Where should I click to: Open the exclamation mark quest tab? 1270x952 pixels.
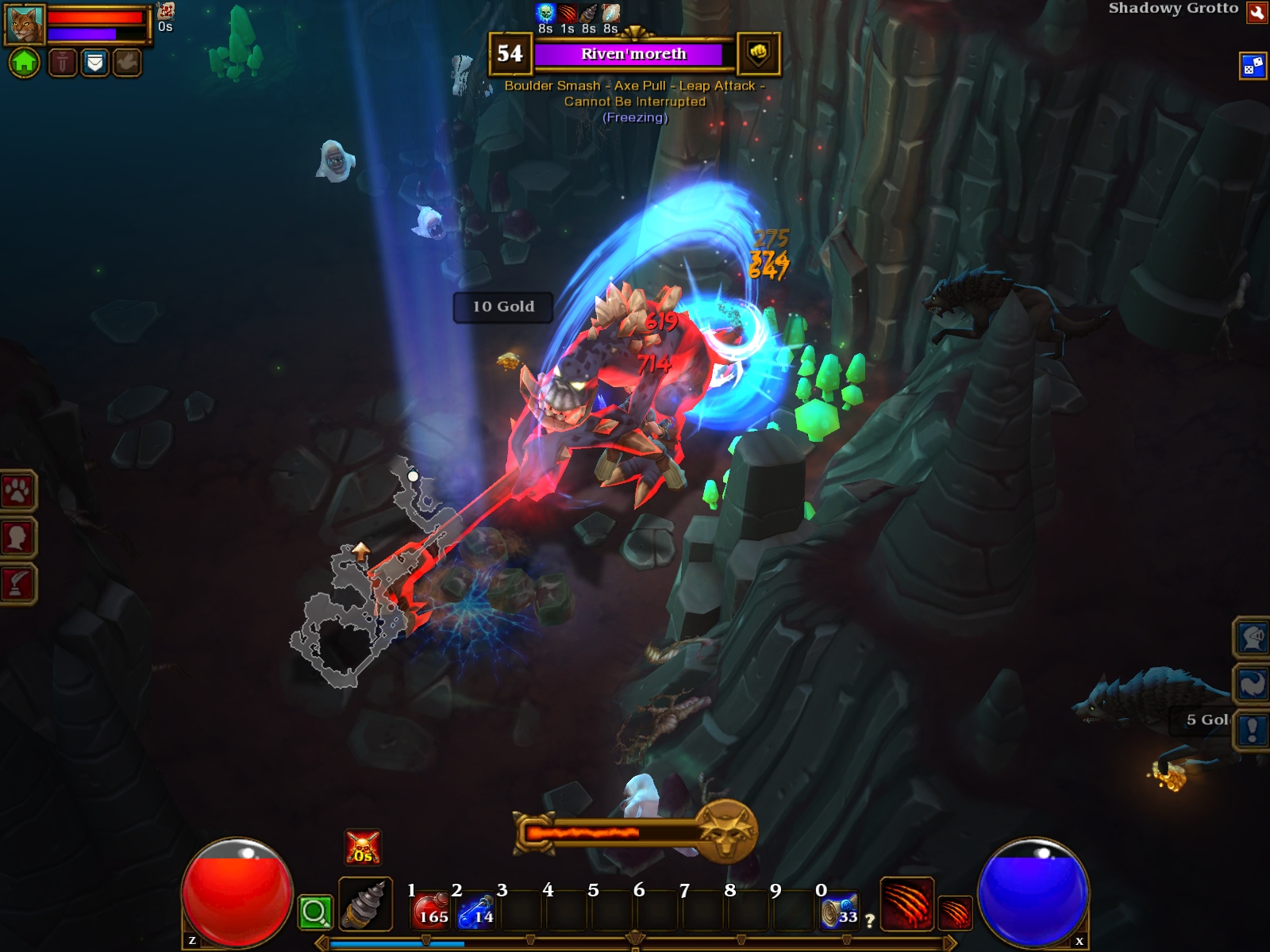tap(1253, 729)
